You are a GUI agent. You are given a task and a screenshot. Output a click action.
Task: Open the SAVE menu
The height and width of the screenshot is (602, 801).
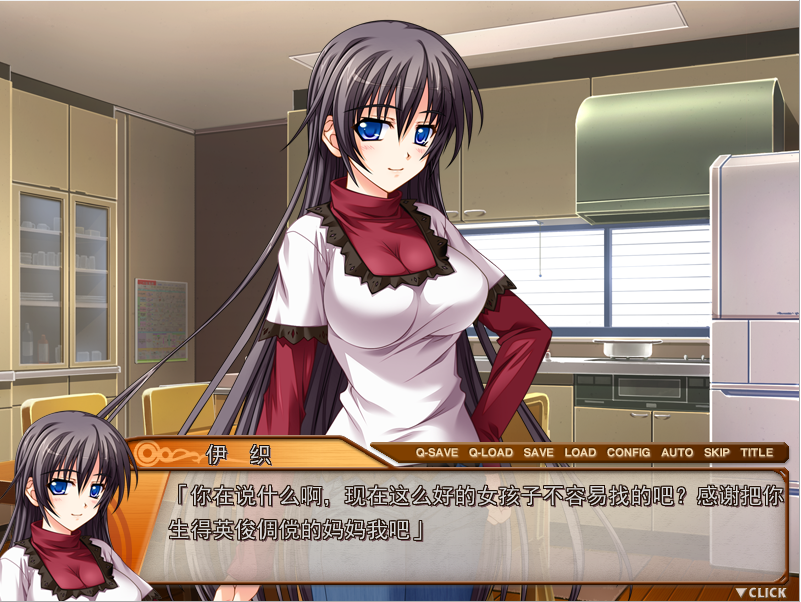tap(538, 452)
